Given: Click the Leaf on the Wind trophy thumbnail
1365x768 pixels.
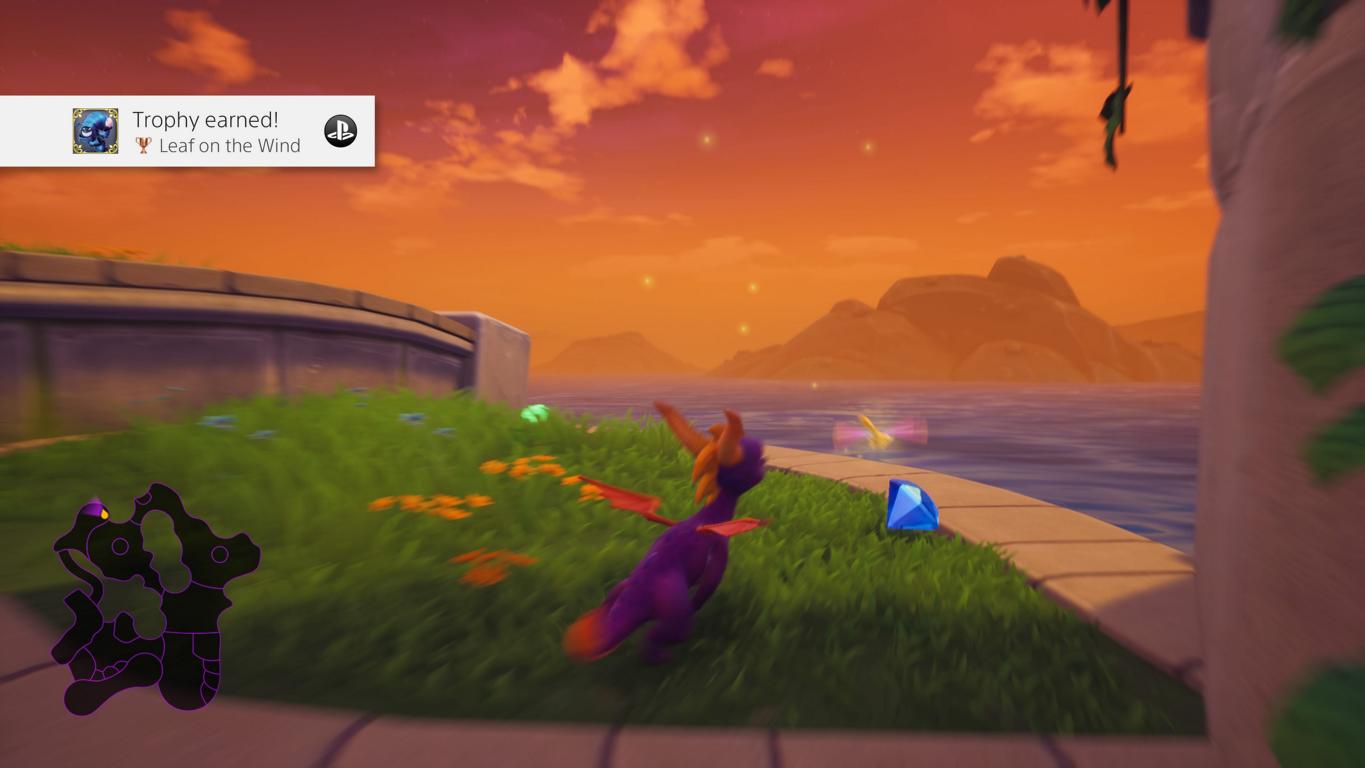Looking at the screenshot, I should [95, 131].
